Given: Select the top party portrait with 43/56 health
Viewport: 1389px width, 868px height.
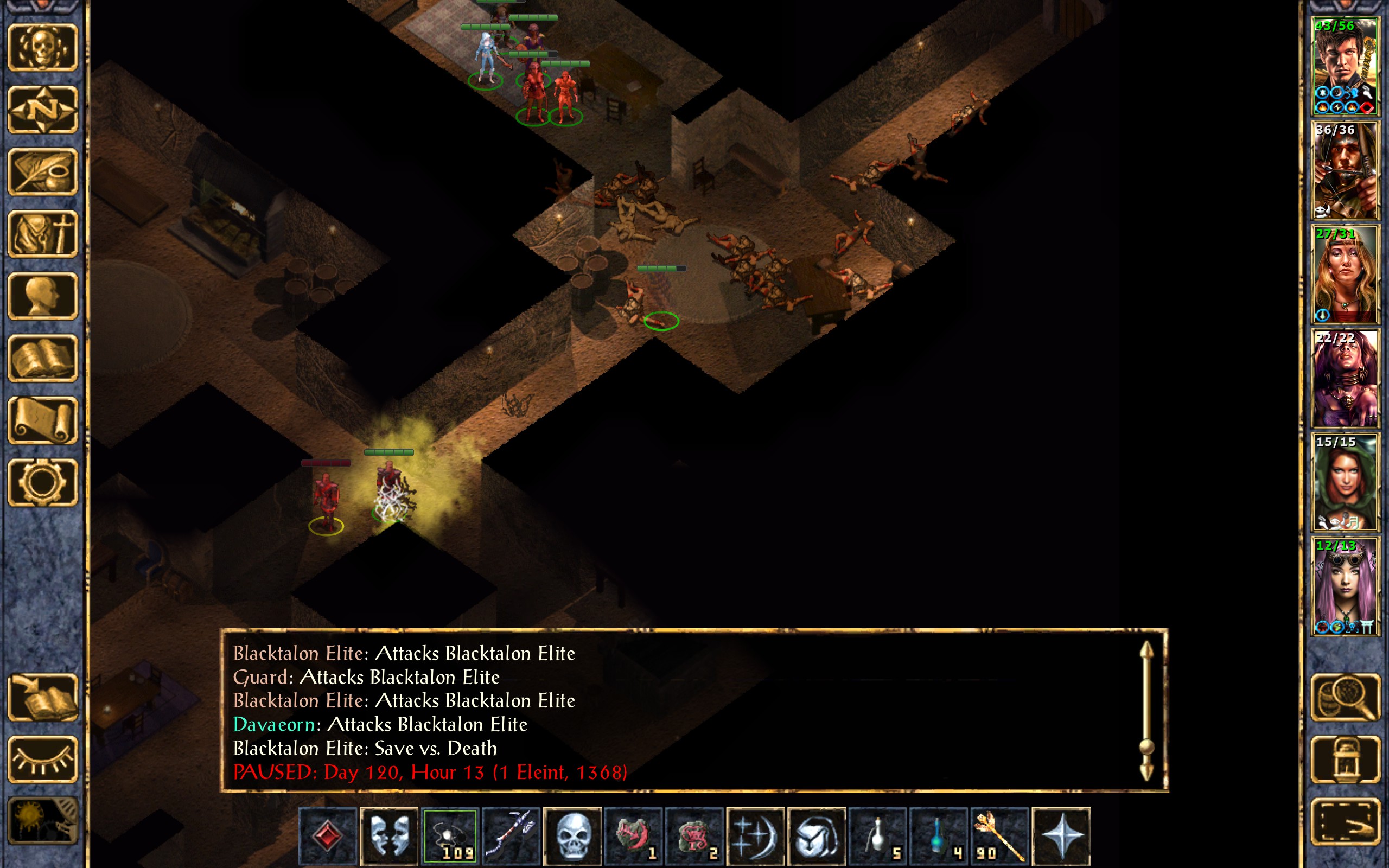Looking at the screenshot, I should coord(1345,67).
